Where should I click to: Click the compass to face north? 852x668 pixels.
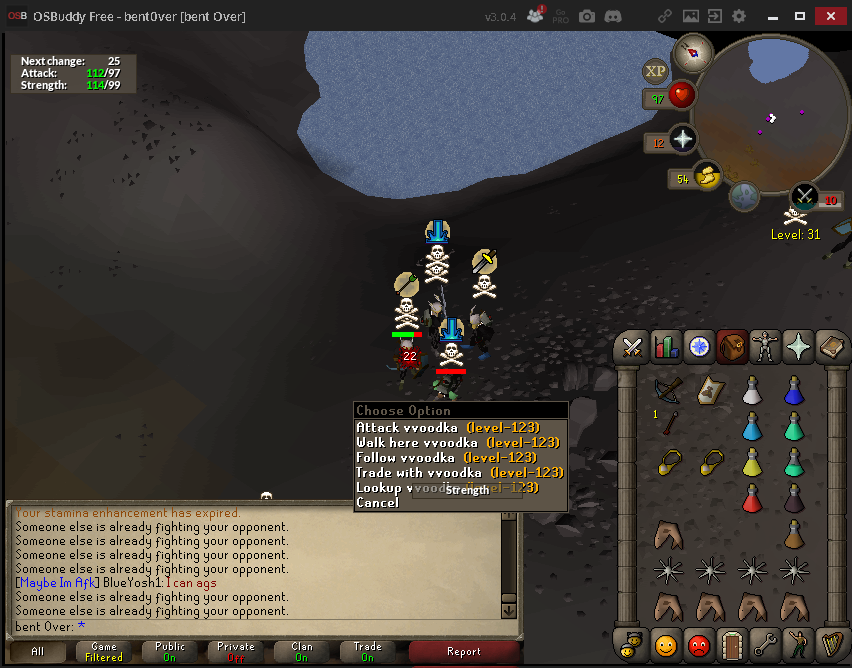(691, 53)
